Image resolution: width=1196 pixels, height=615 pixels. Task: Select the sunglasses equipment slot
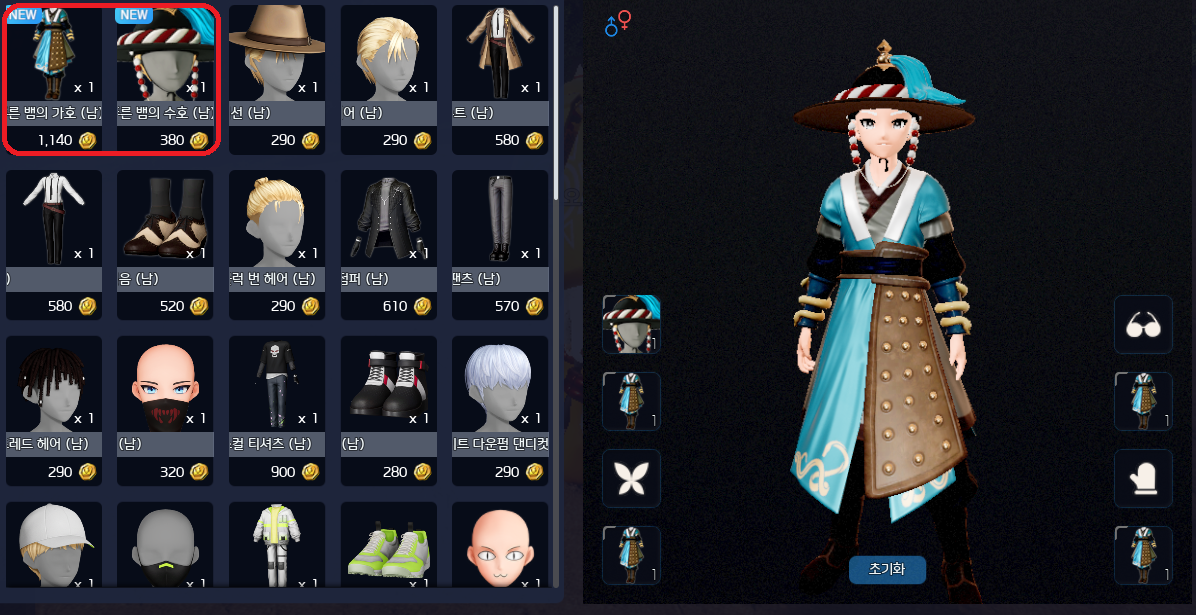point(1143,324)
